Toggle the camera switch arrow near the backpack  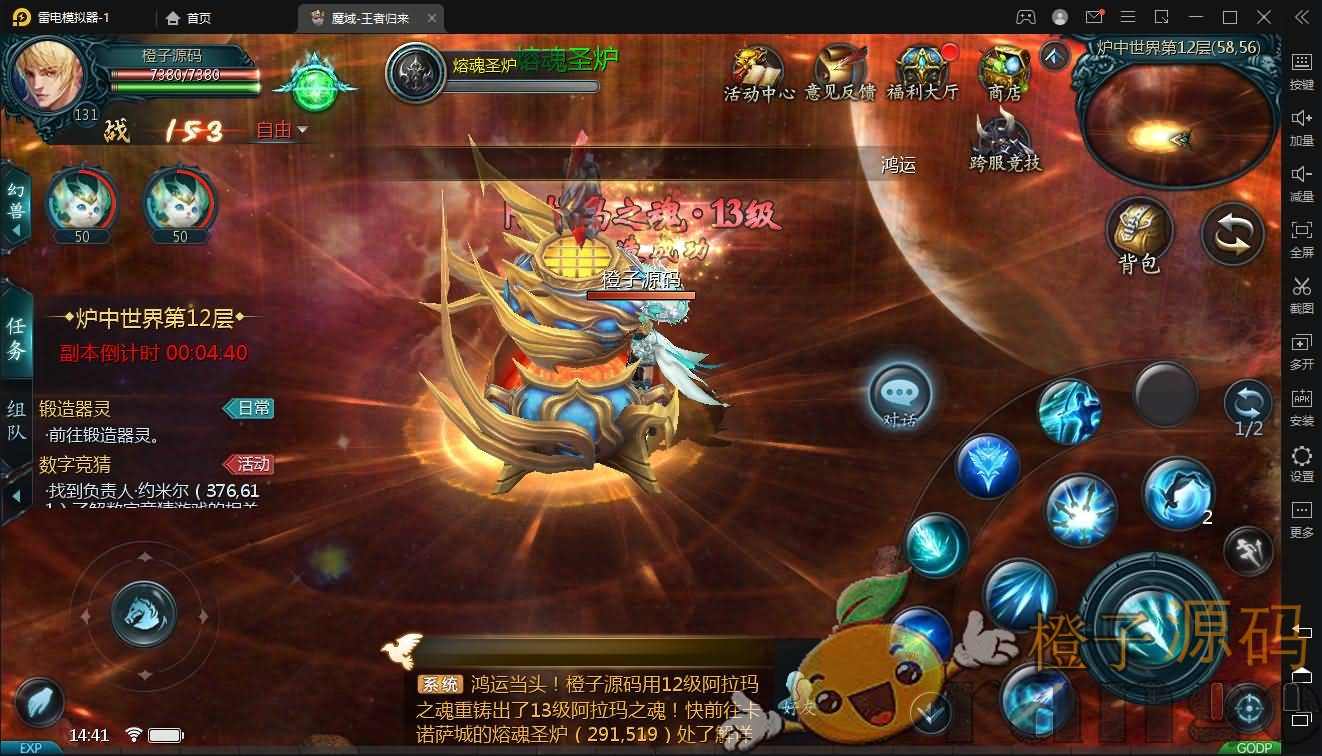pyautogui.click(x=1232, y=232)
